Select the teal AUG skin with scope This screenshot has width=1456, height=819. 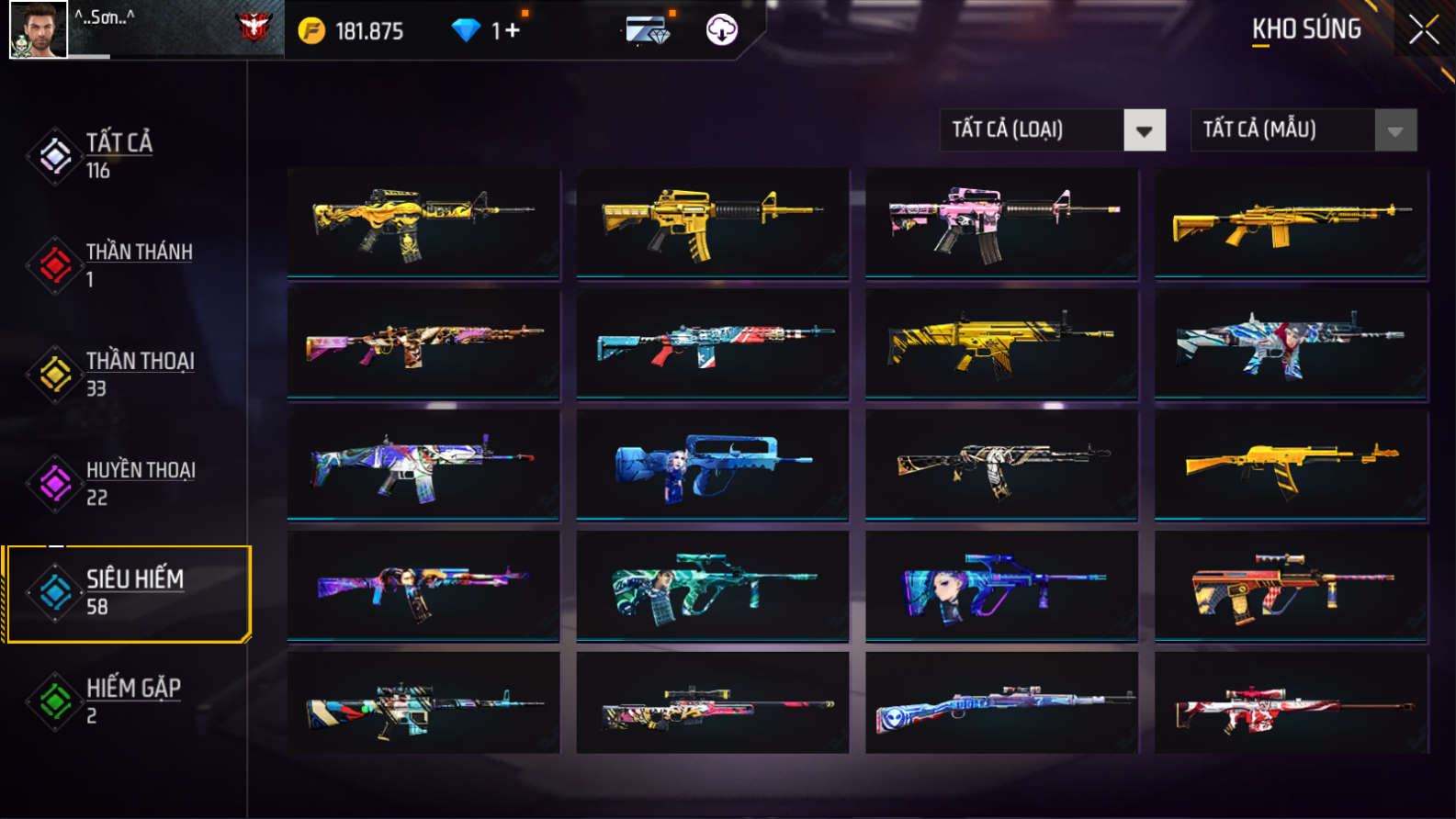(x=712, y=586)
